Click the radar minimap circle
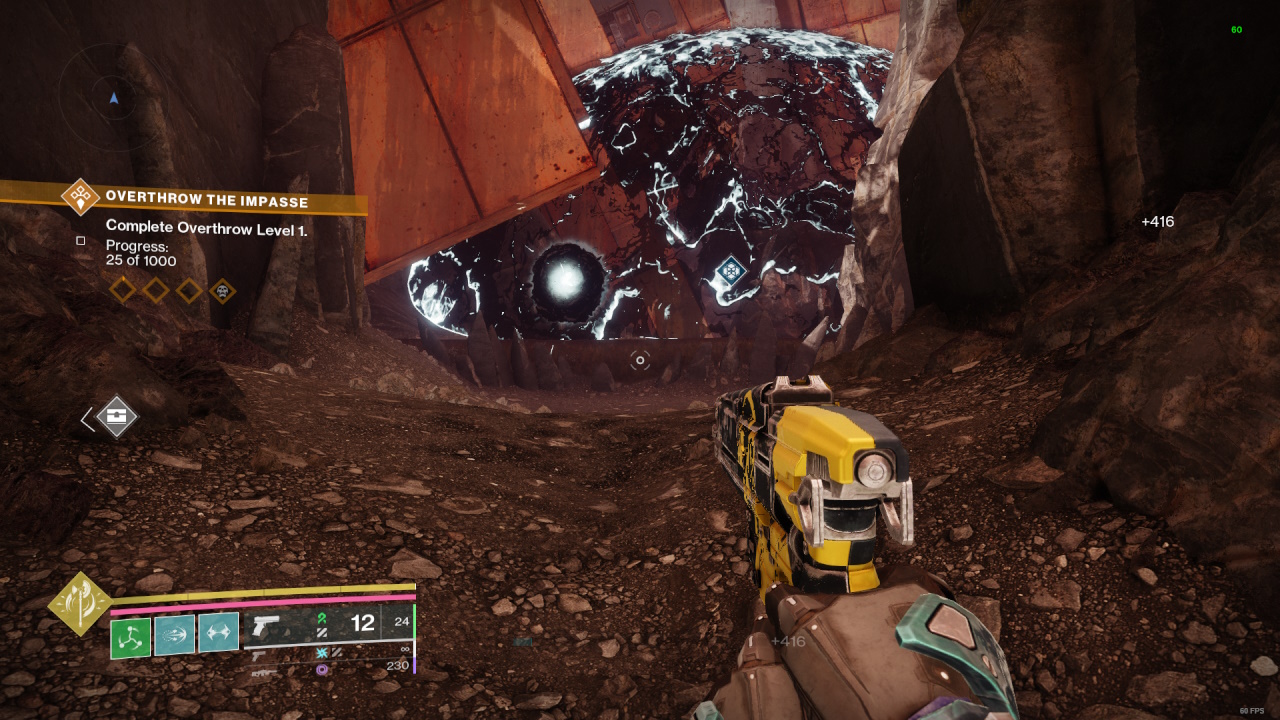 (x=113, y=97)
